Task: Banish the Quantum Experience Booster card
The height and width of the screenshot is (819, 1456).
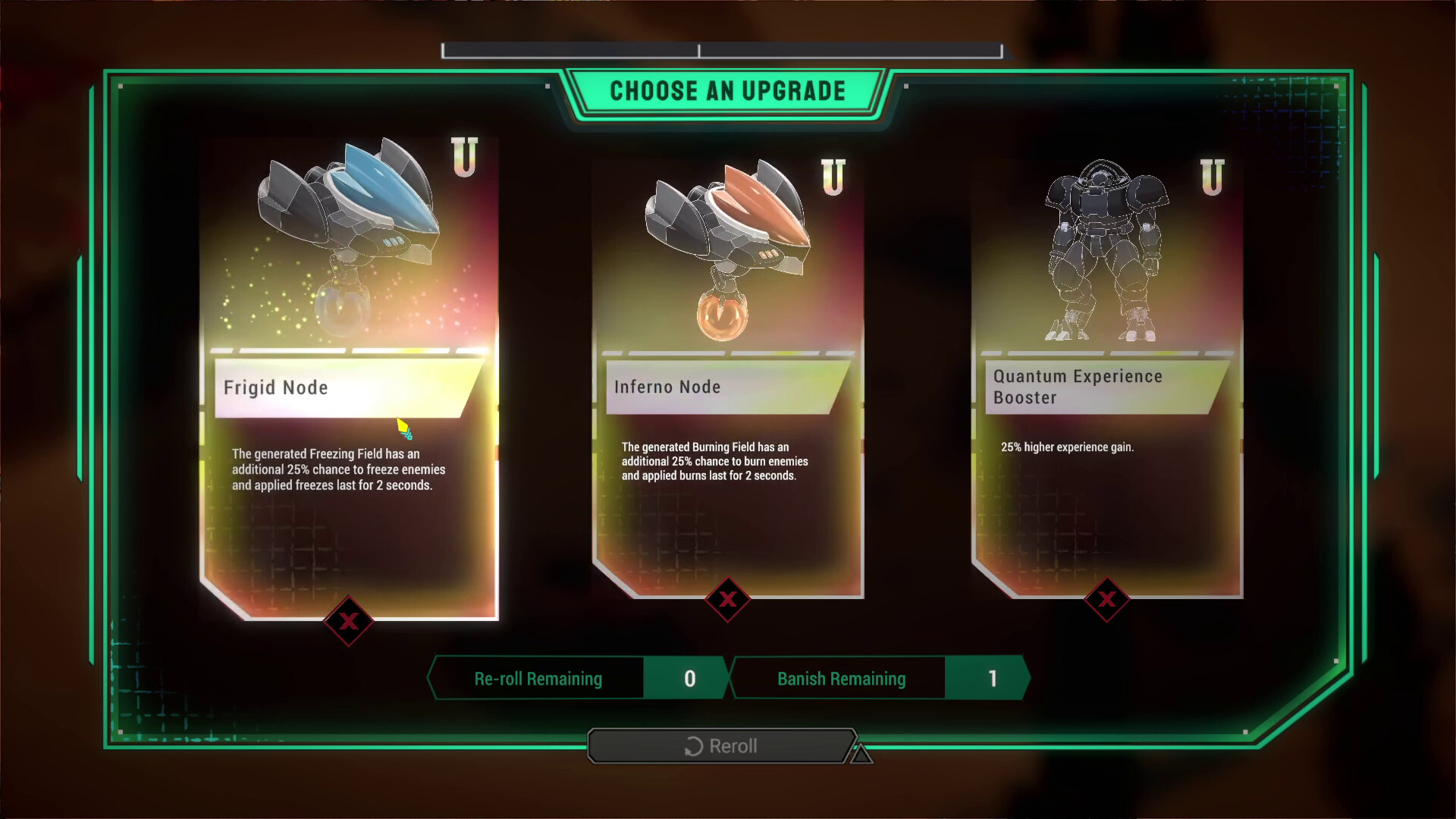Action: click(1108, 598)
